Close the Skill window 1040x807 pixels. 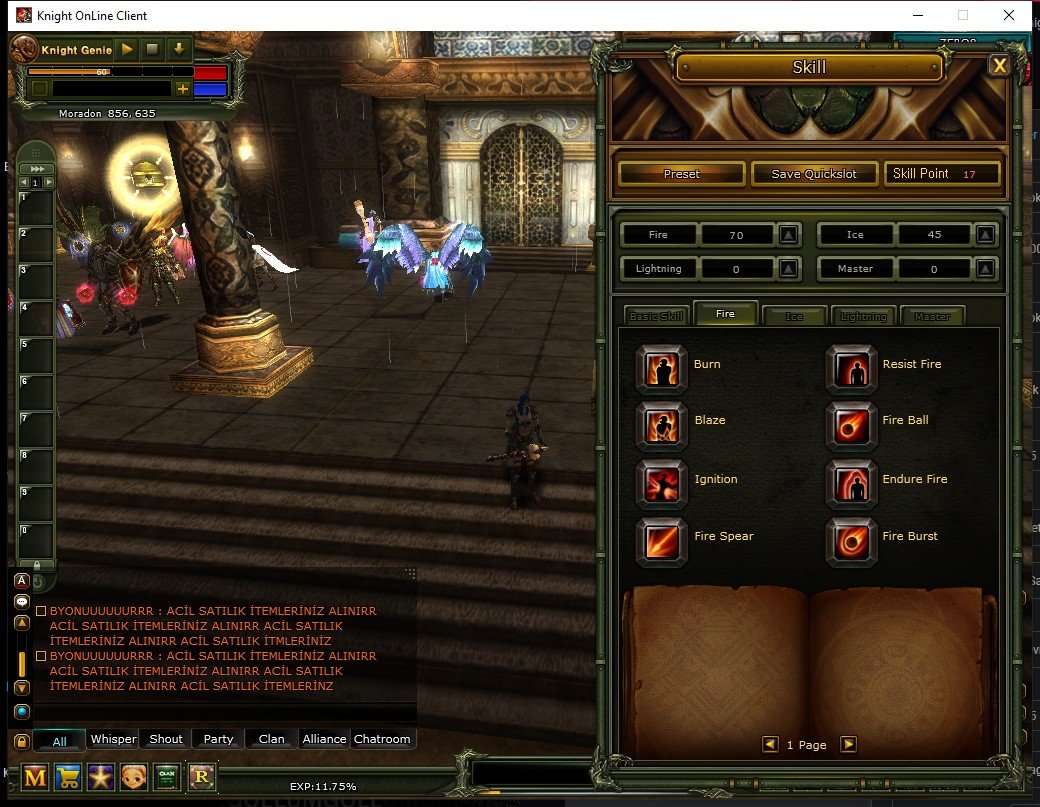998,66
